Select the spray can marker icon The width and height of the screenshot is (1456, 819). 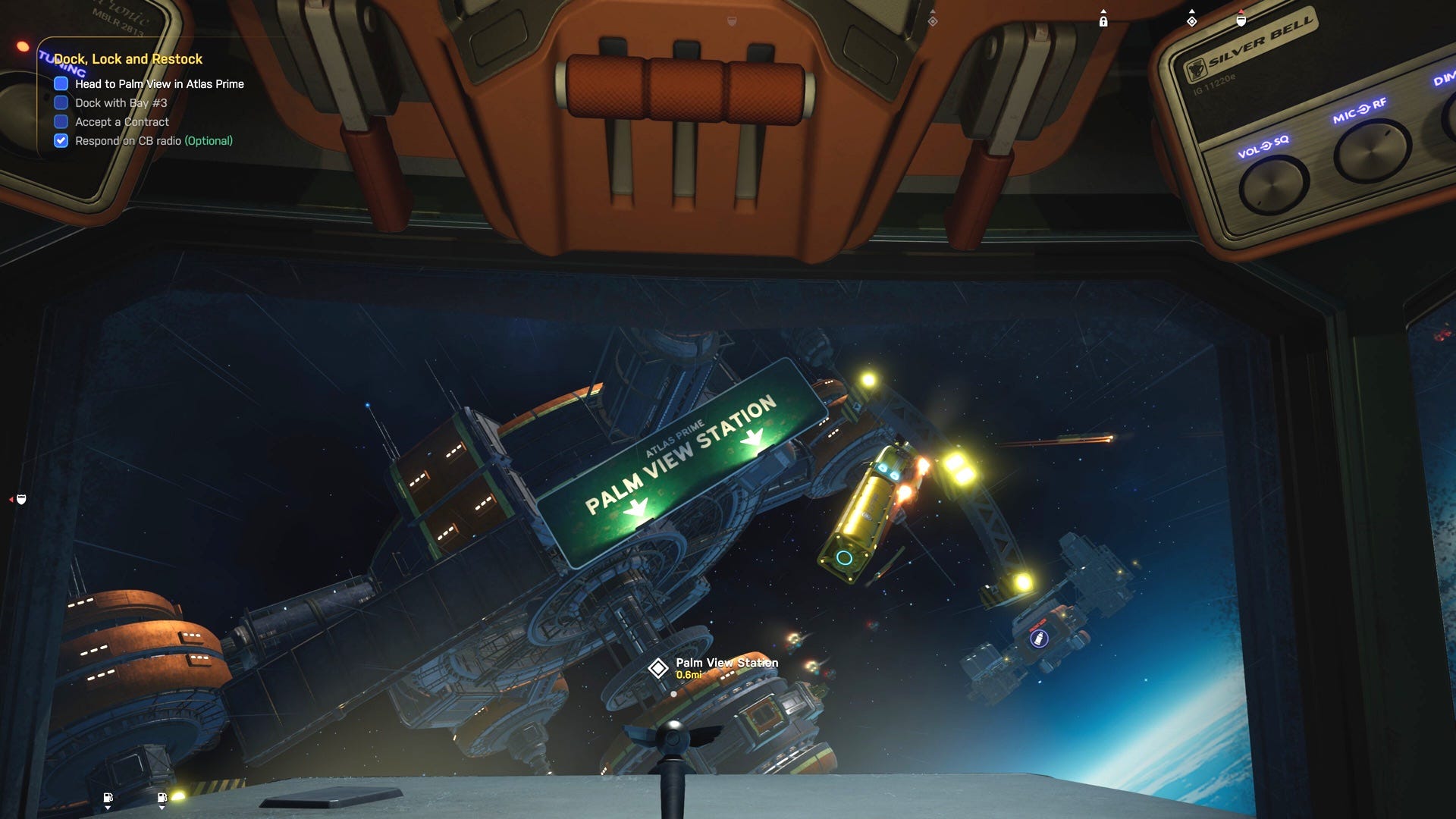(1040, 639)
